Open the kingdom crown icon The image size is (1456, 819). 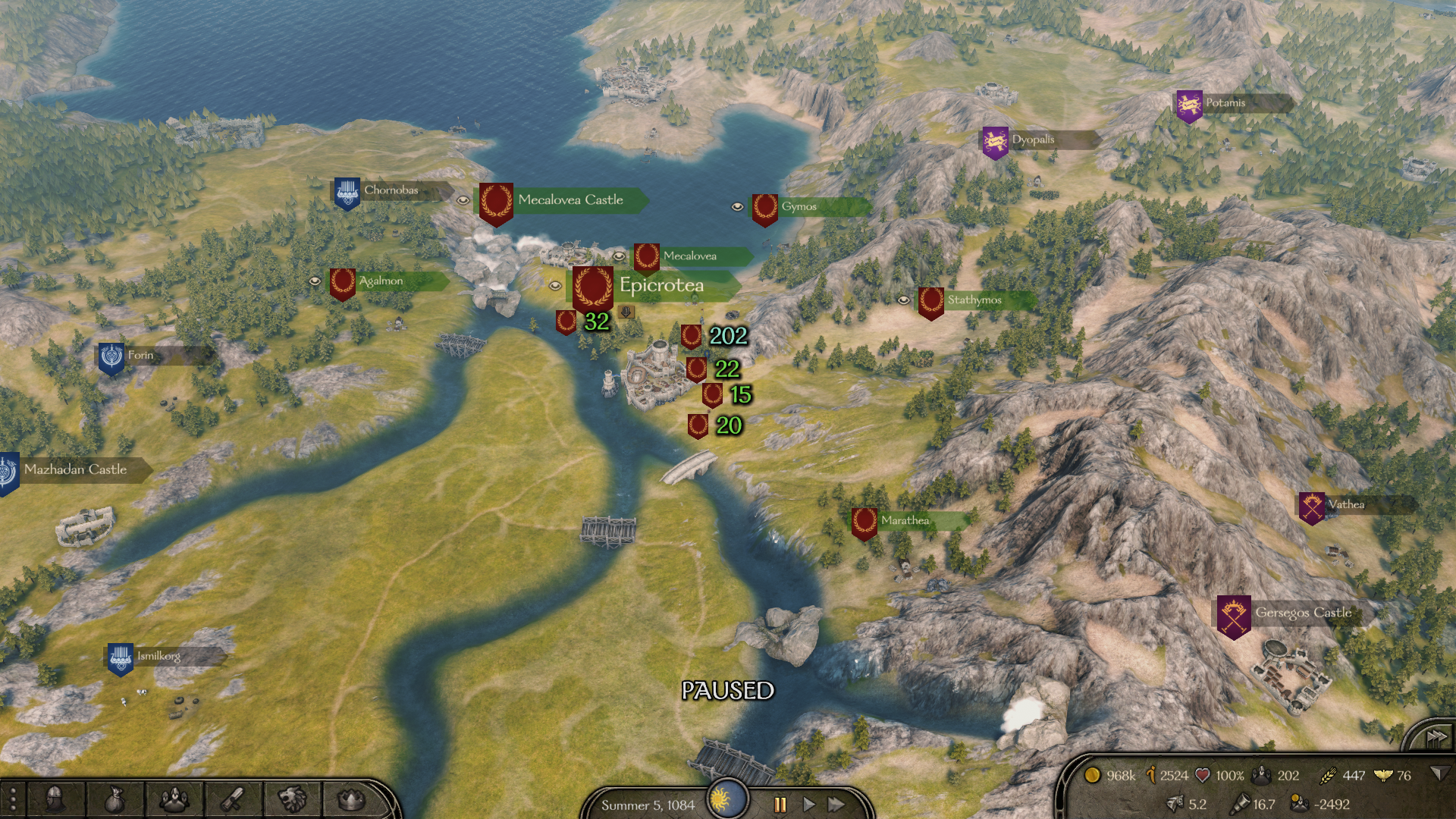pos(350,799)
